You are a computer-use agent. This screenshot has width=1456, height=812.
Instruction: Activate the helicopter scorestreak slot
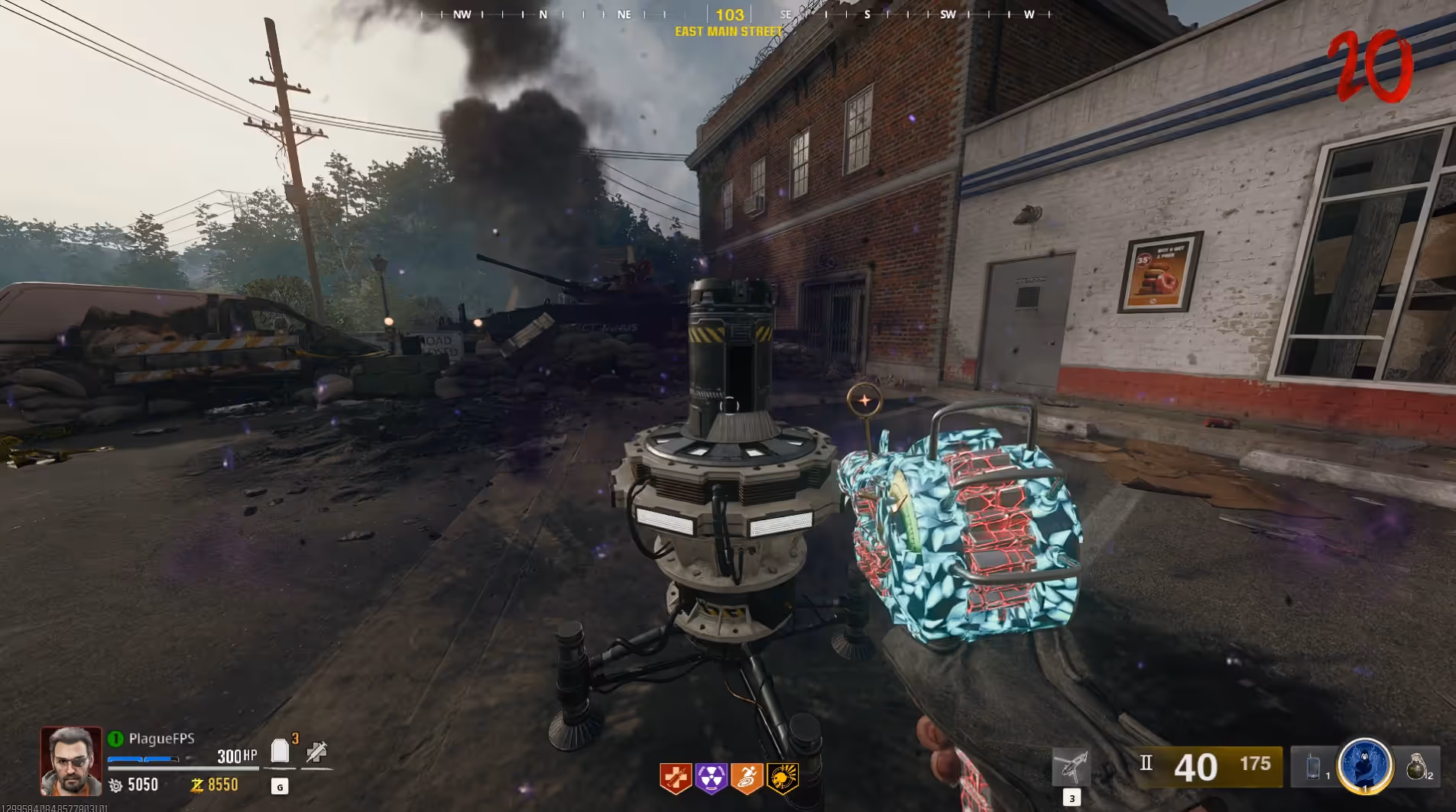[1071, 767]
